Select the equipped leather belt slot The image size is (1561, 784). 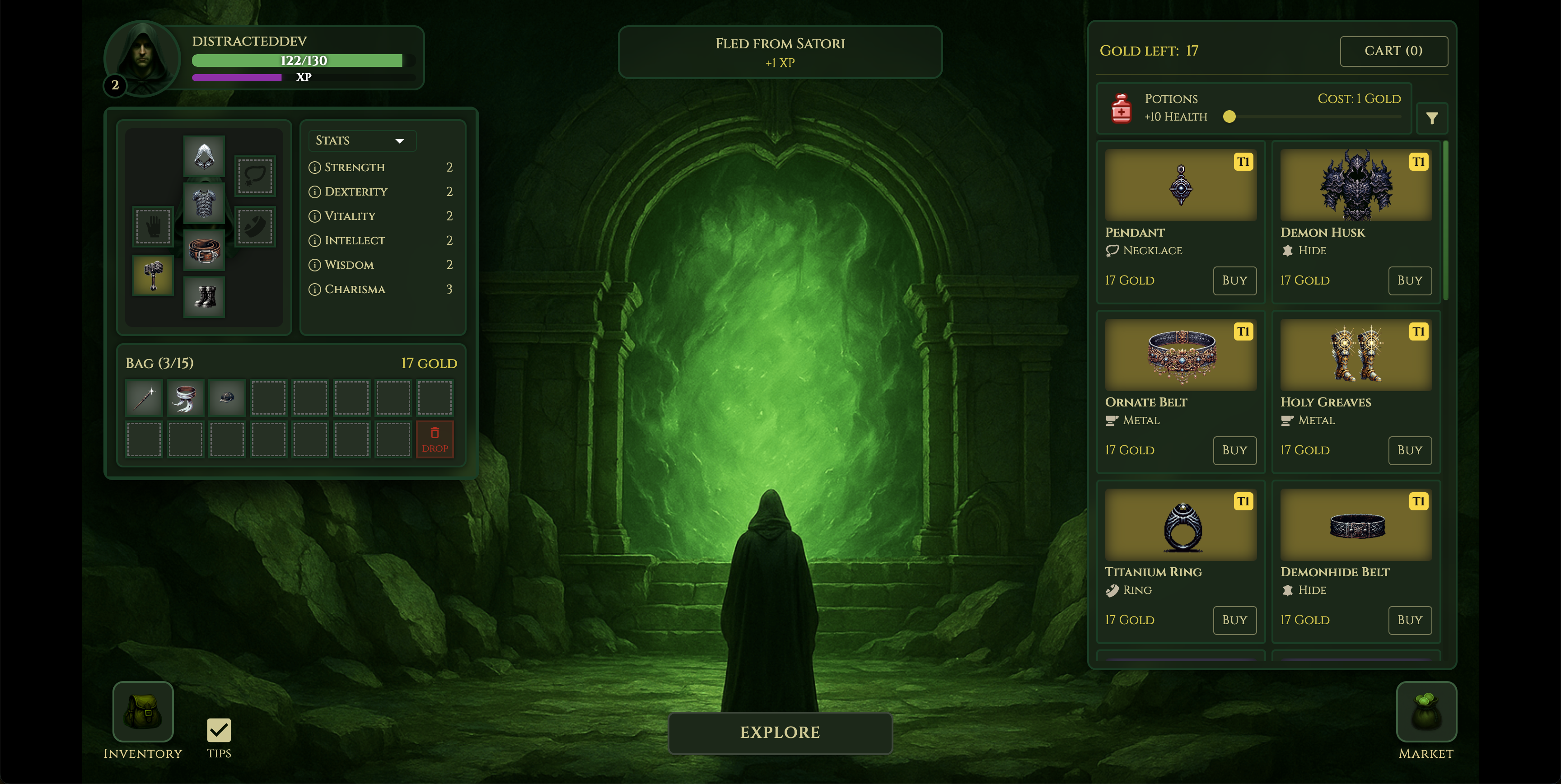[x=204, y=250]
